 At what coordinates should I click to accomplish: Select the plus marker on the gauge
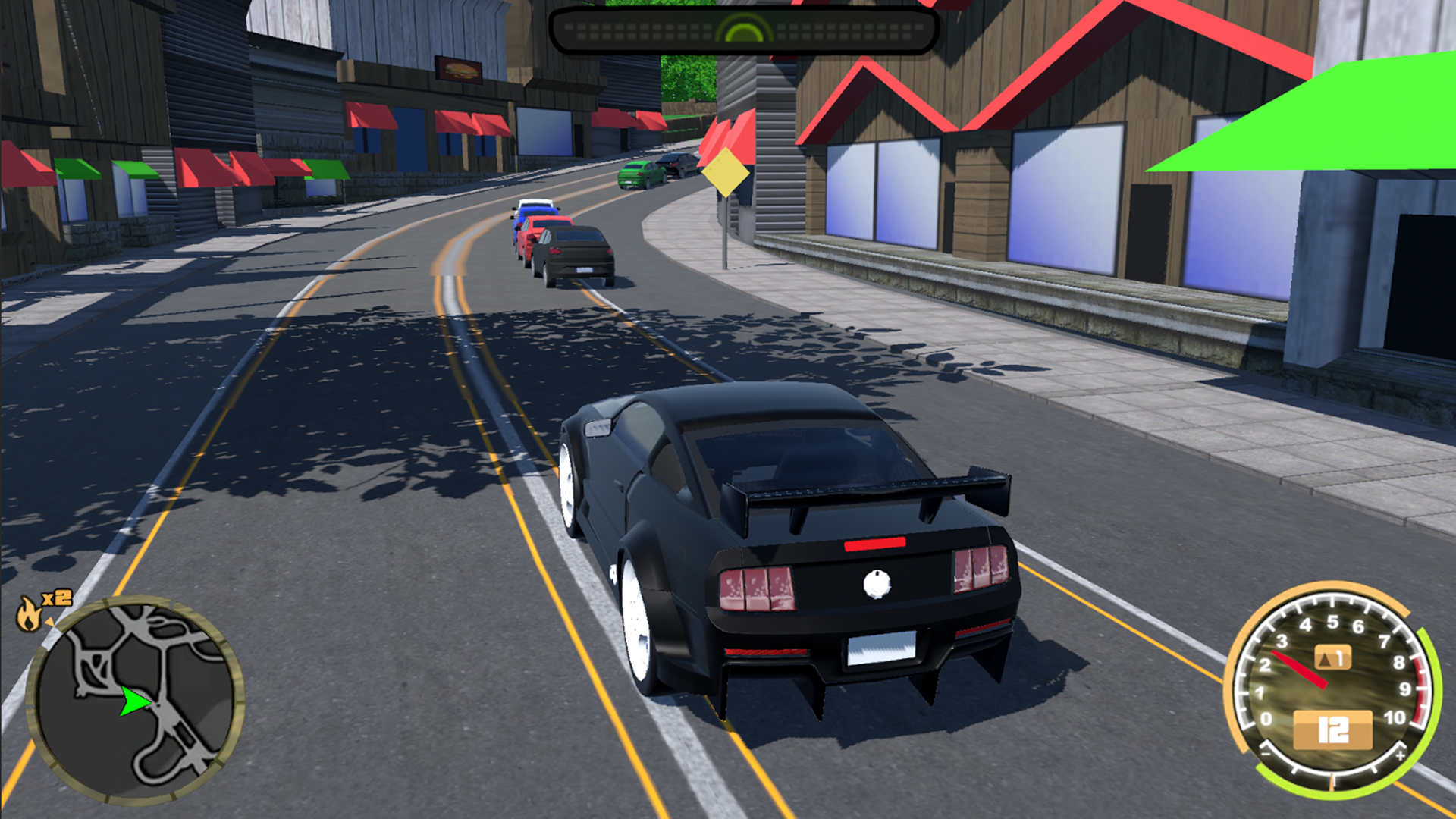(1401, 755)
